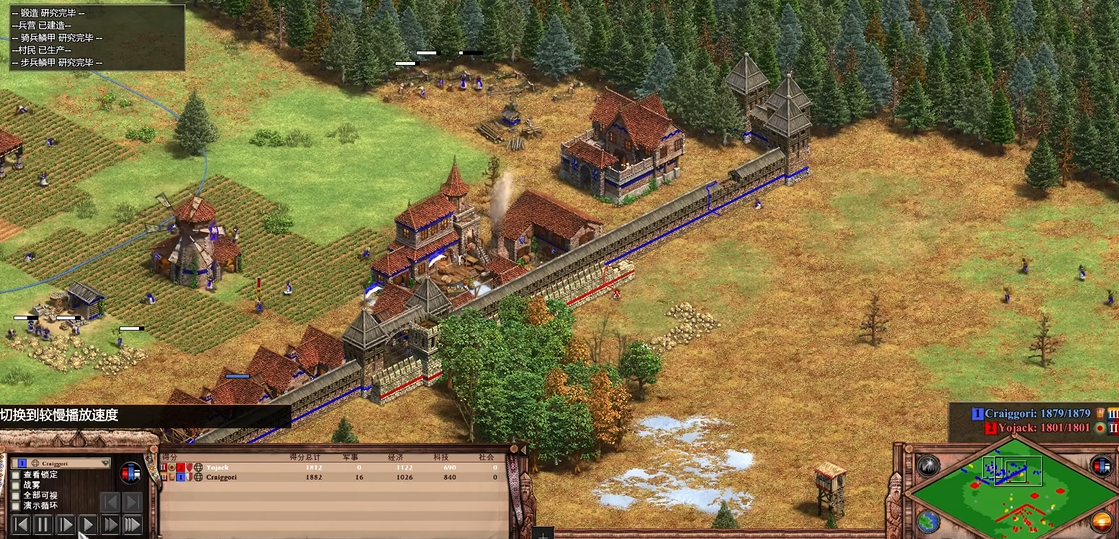Click the globe icon beside the minimap
Image resolution: width=1119 pixels, height=539 pixels.
[x=928, y=521]
